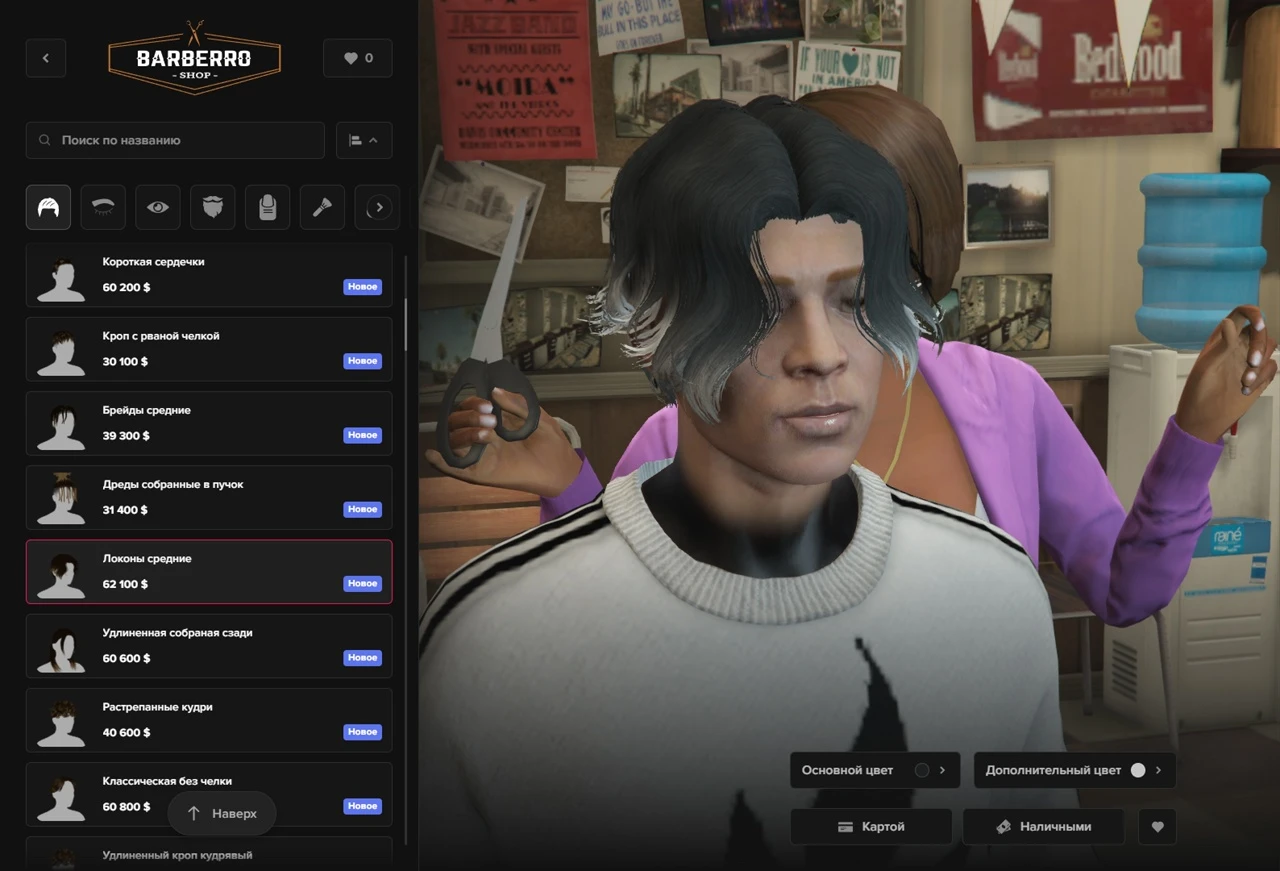Image resolution: width=1280 pixels, height=871 pixels.
Task: Pay with card using Картой button
Action: tap(871, 827)
